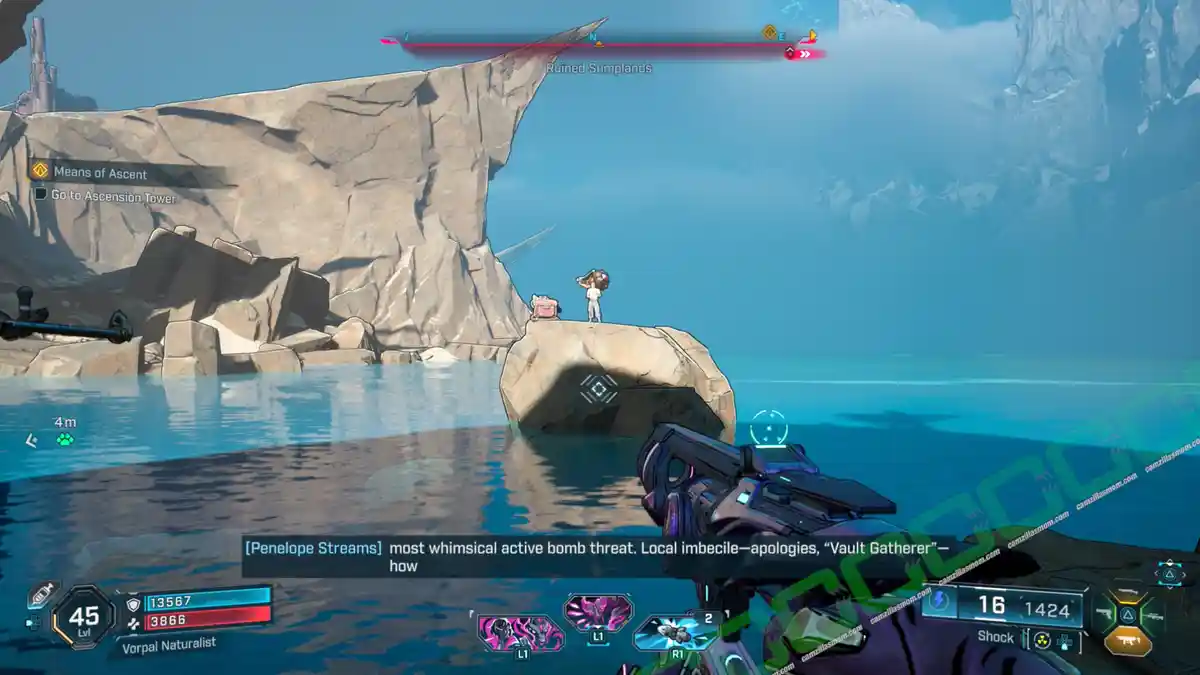The width and height of the screenshot is (1200, 675).
Task: Use the repair kit syringe icon
Action: tap(41, 593)
